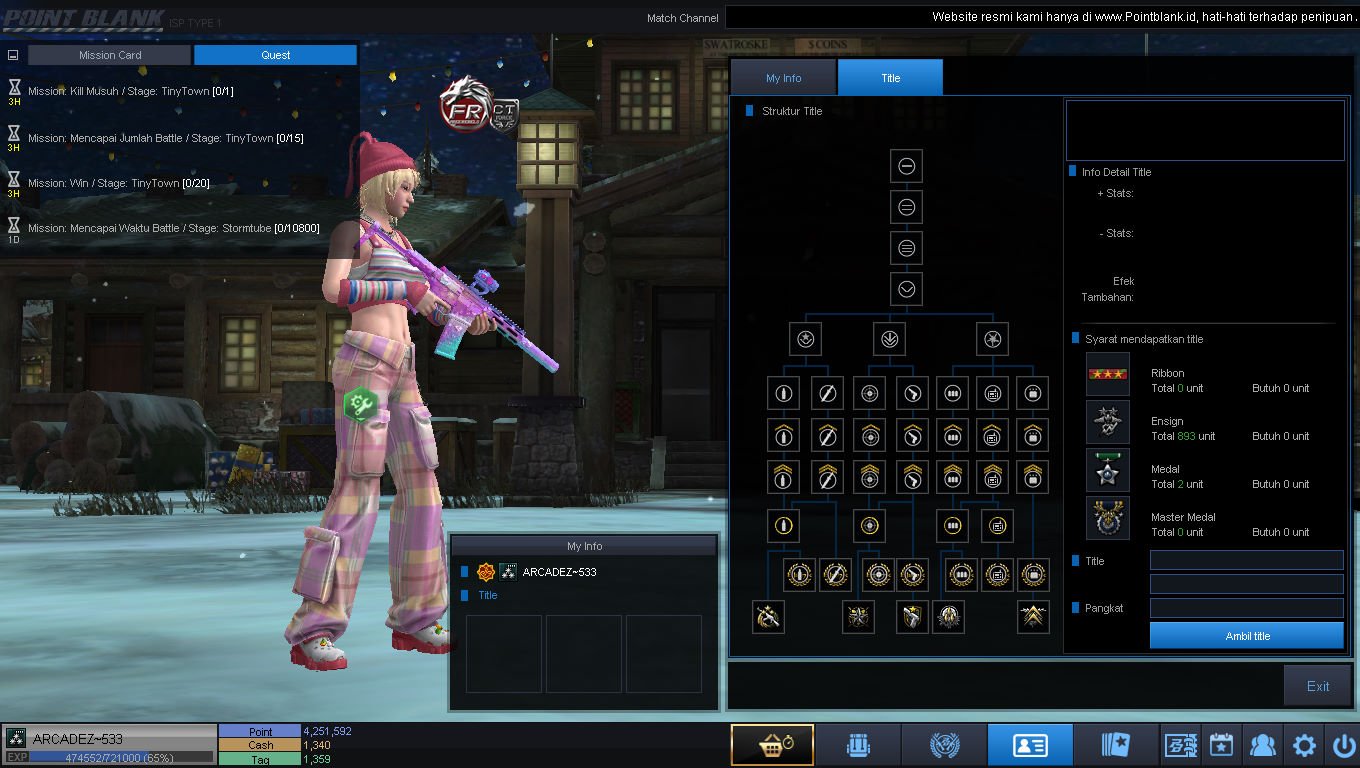Click the power quit button
Image resolution: width=1360 pixels, height=768 pixels.
(1343, 745)
